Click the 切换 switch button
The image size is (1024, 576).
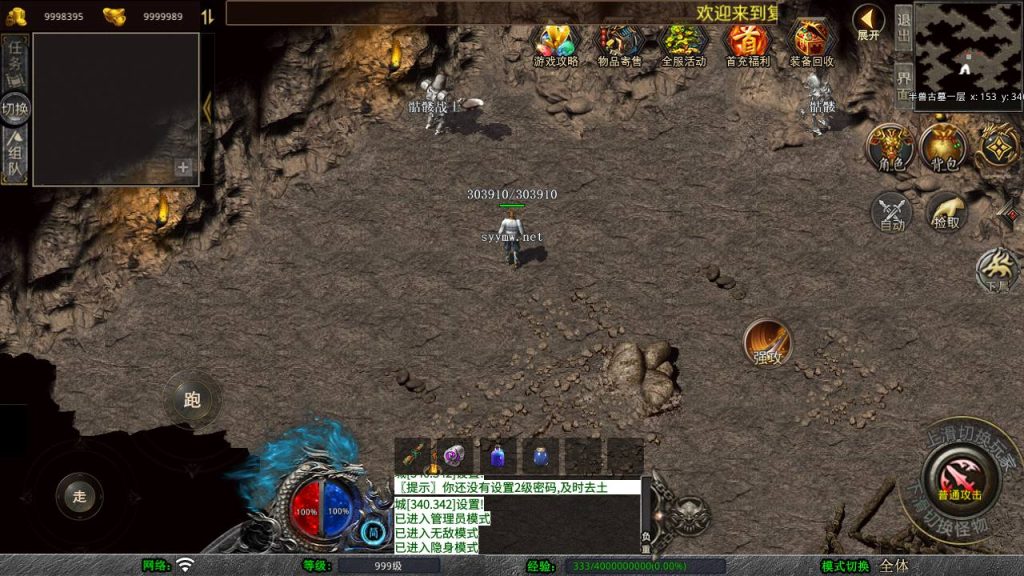pos(15,109)
